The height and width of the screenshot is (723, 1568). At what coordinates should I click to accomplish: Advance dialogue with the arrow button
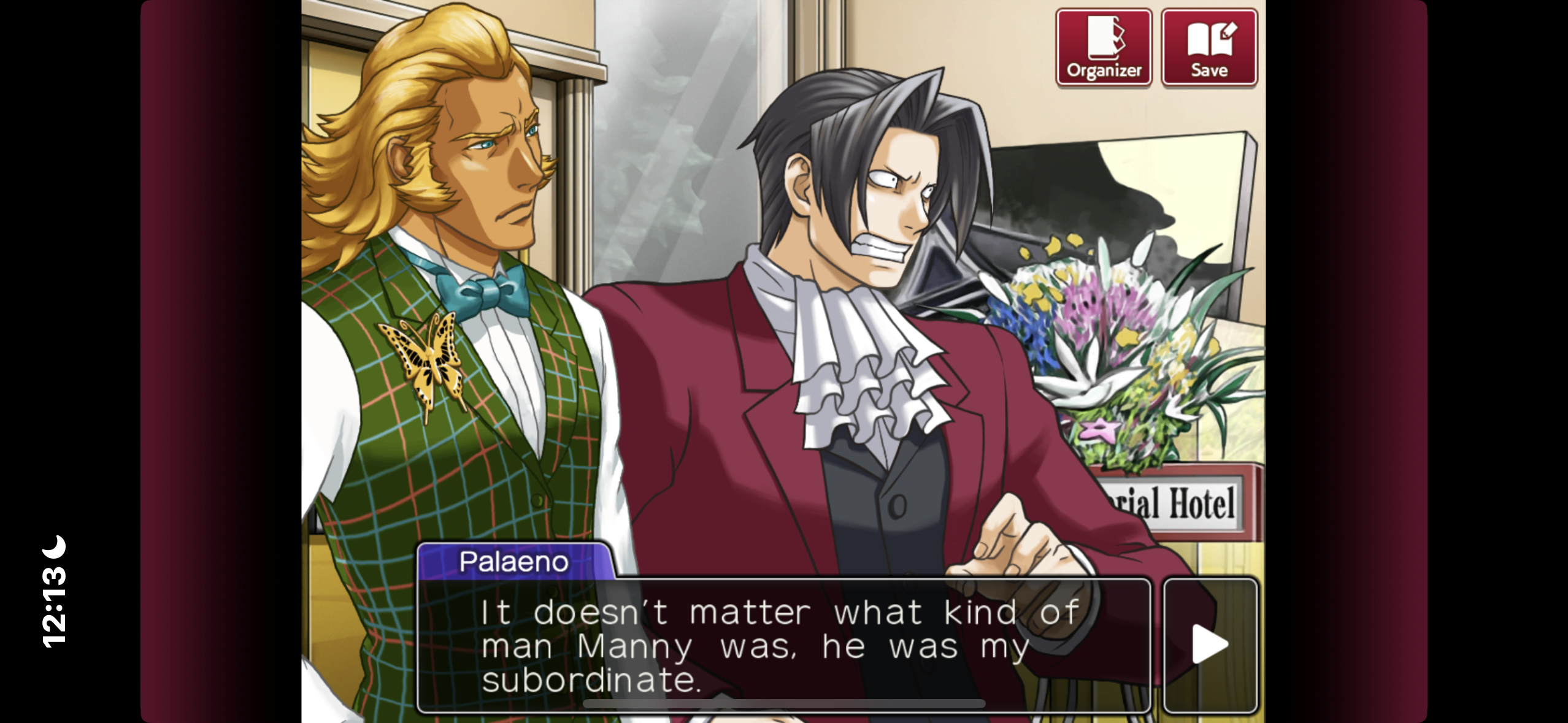1210,645
